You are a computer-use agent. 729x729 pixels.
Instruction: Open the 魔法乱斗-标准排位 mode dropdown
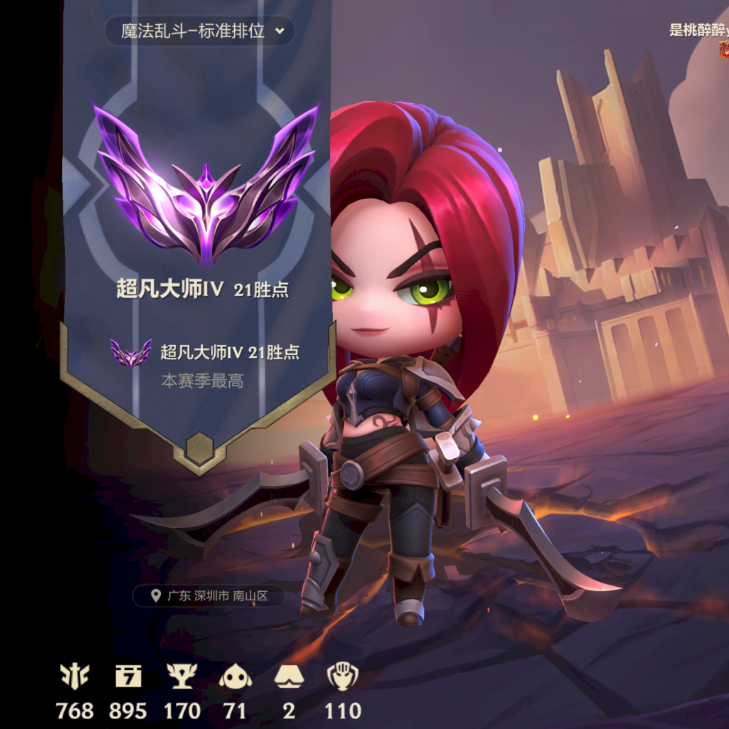click(200, 30)
